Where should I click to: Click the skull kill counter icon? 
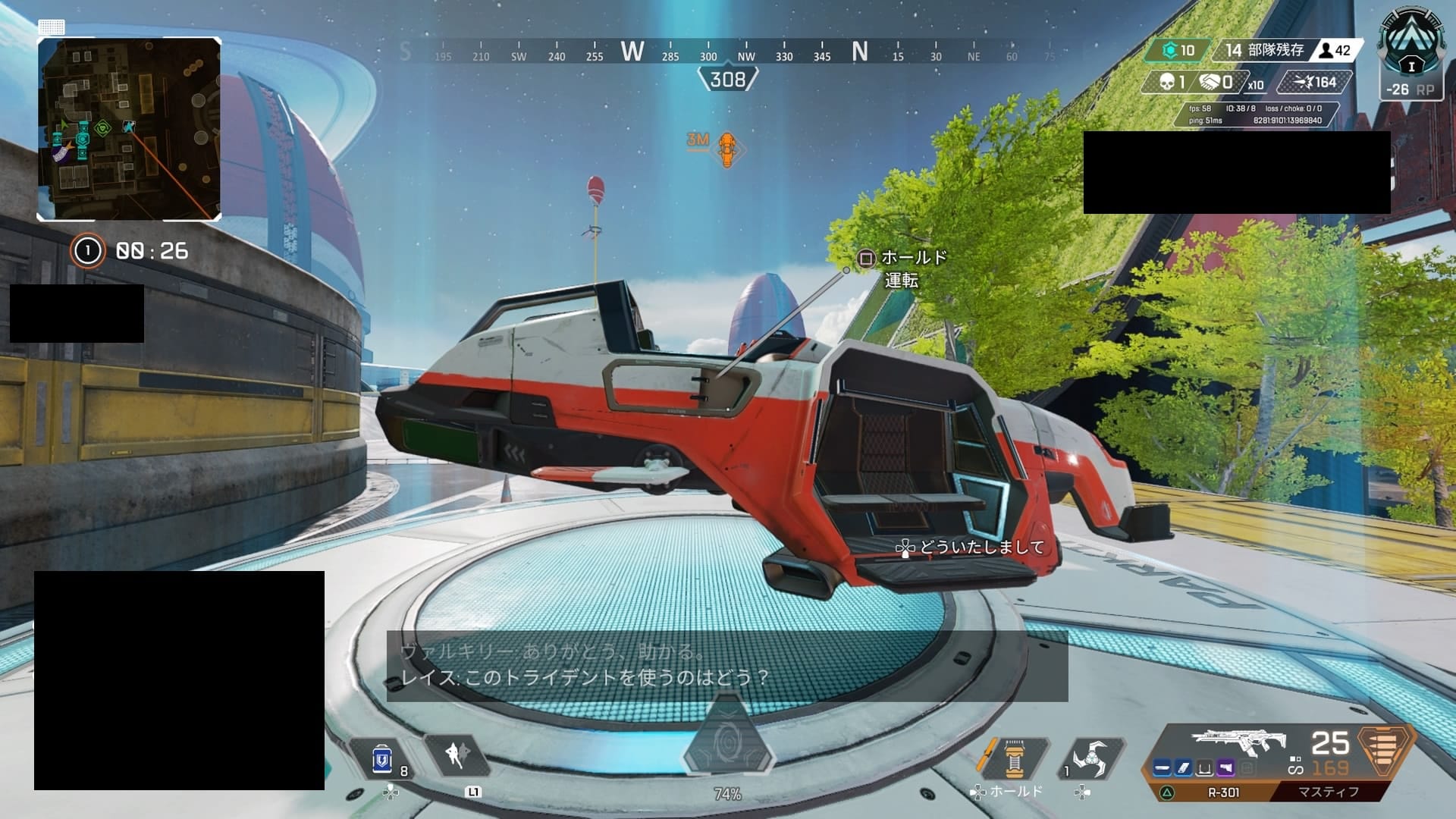(x=1167, y=82)
